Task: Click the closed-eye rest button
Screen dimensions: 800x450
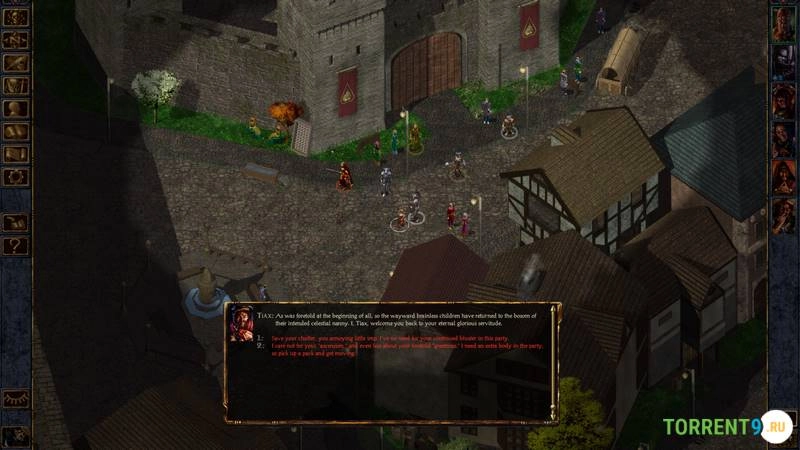Action: point(15,398)
